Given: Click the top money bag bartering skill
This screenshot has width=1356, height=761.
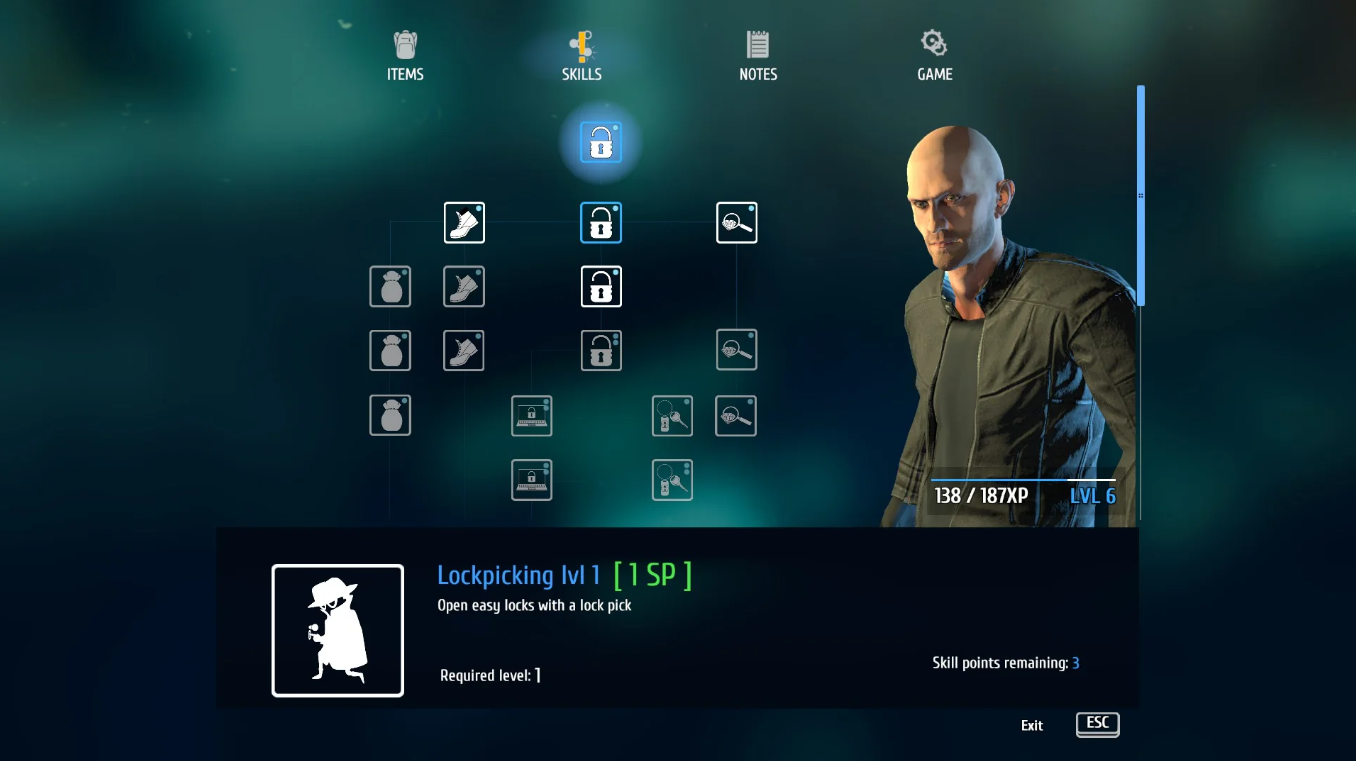Looking at the screenshot, I should [390, 286].
